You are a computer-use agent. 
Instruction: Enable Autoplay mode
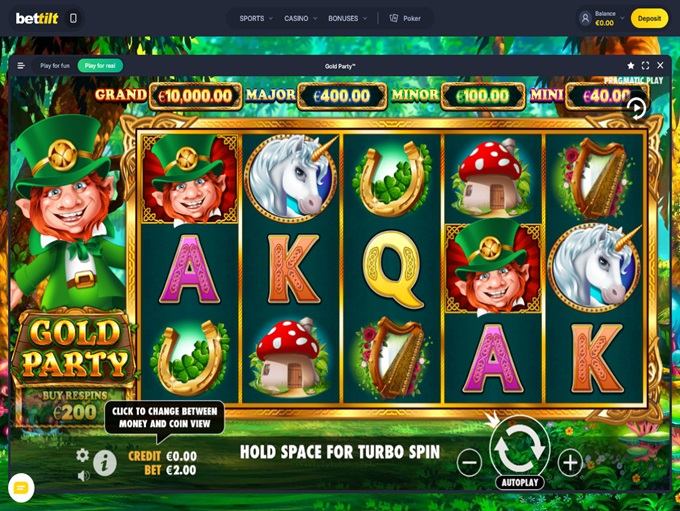[519, 483]
